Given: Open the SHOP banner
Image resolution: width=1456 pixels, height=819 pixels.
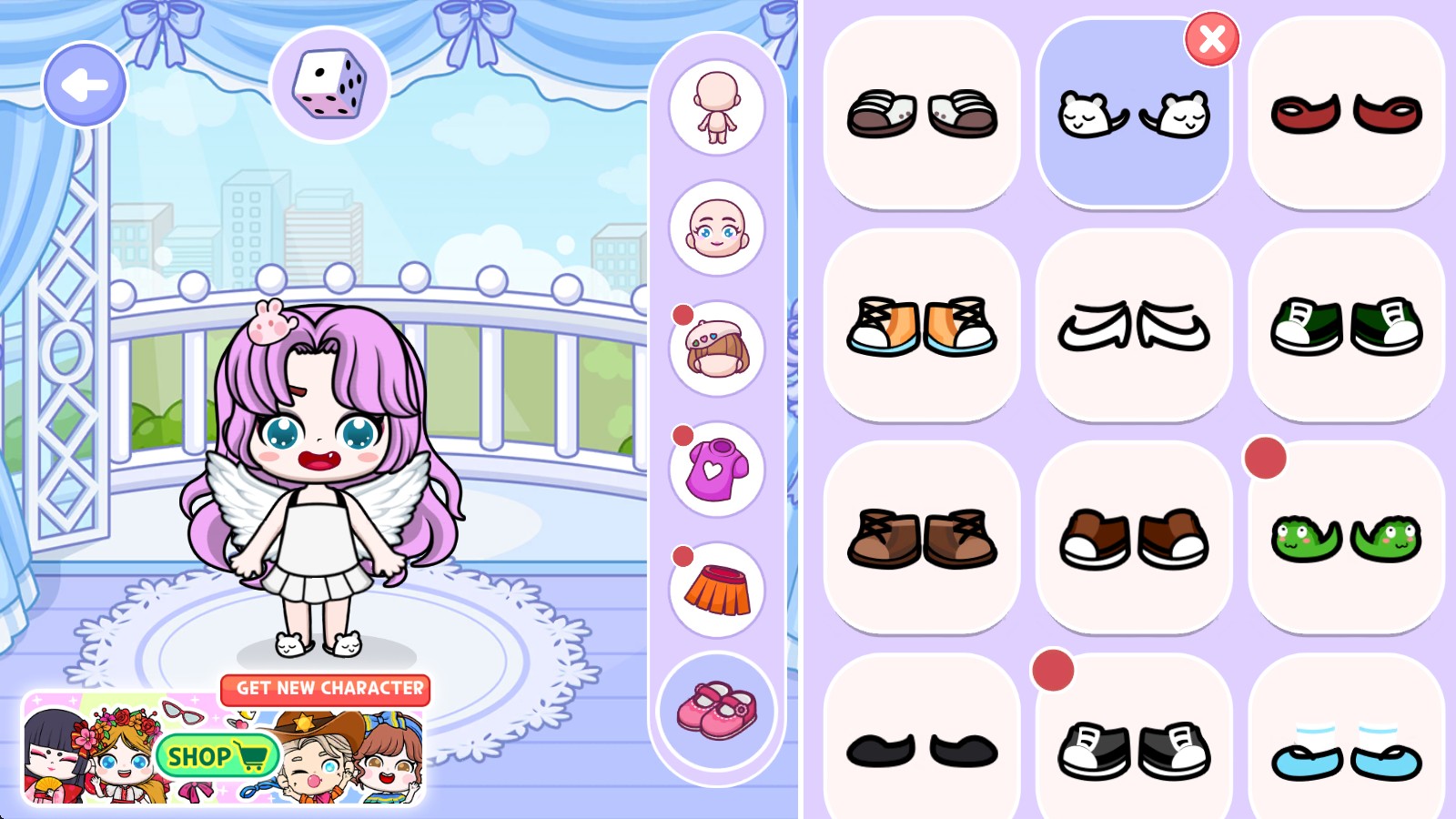Looking at the screenshot, I should [x=217, y=755].
